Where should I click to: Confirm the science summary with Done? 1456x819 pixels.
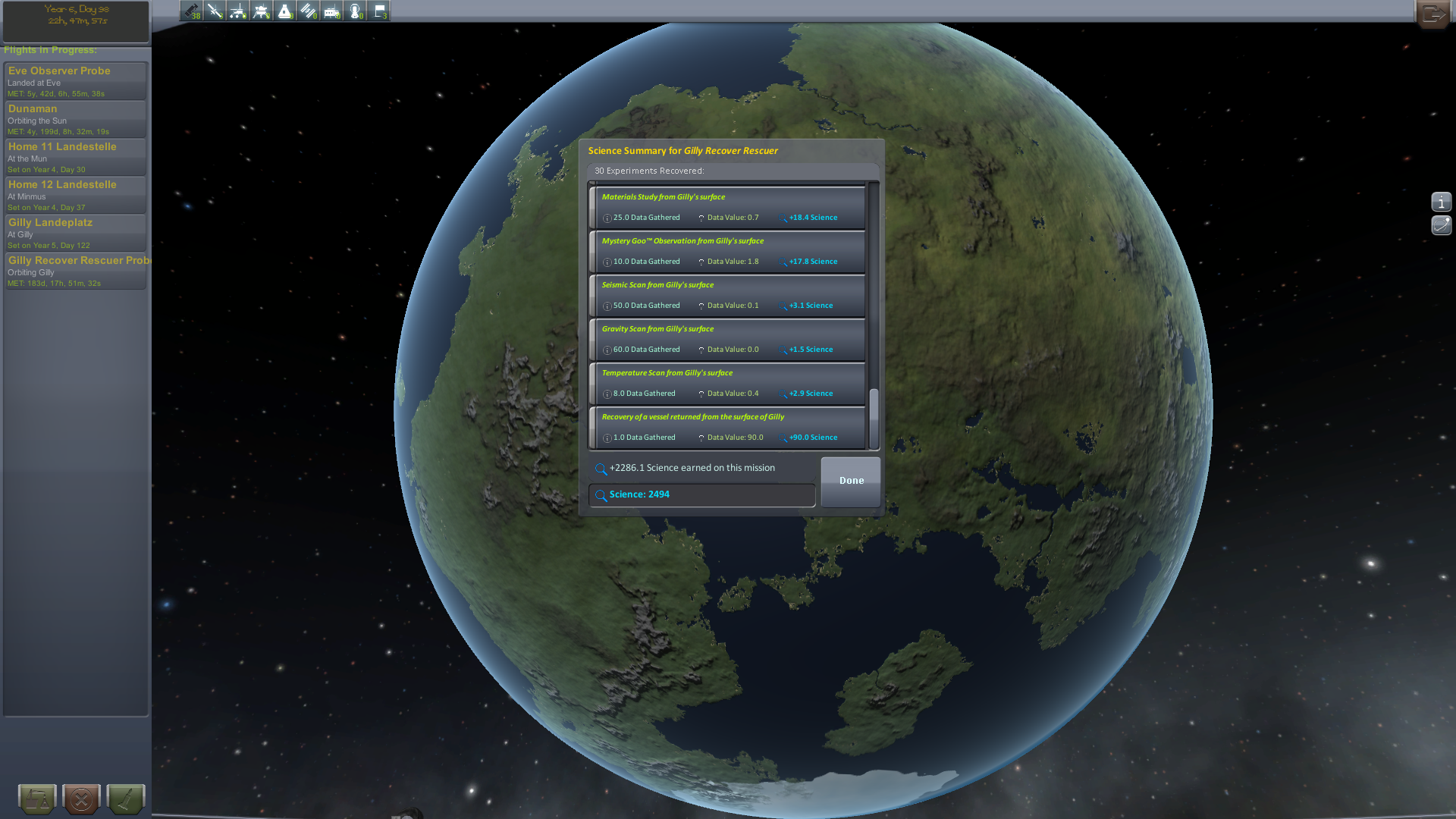851,481
